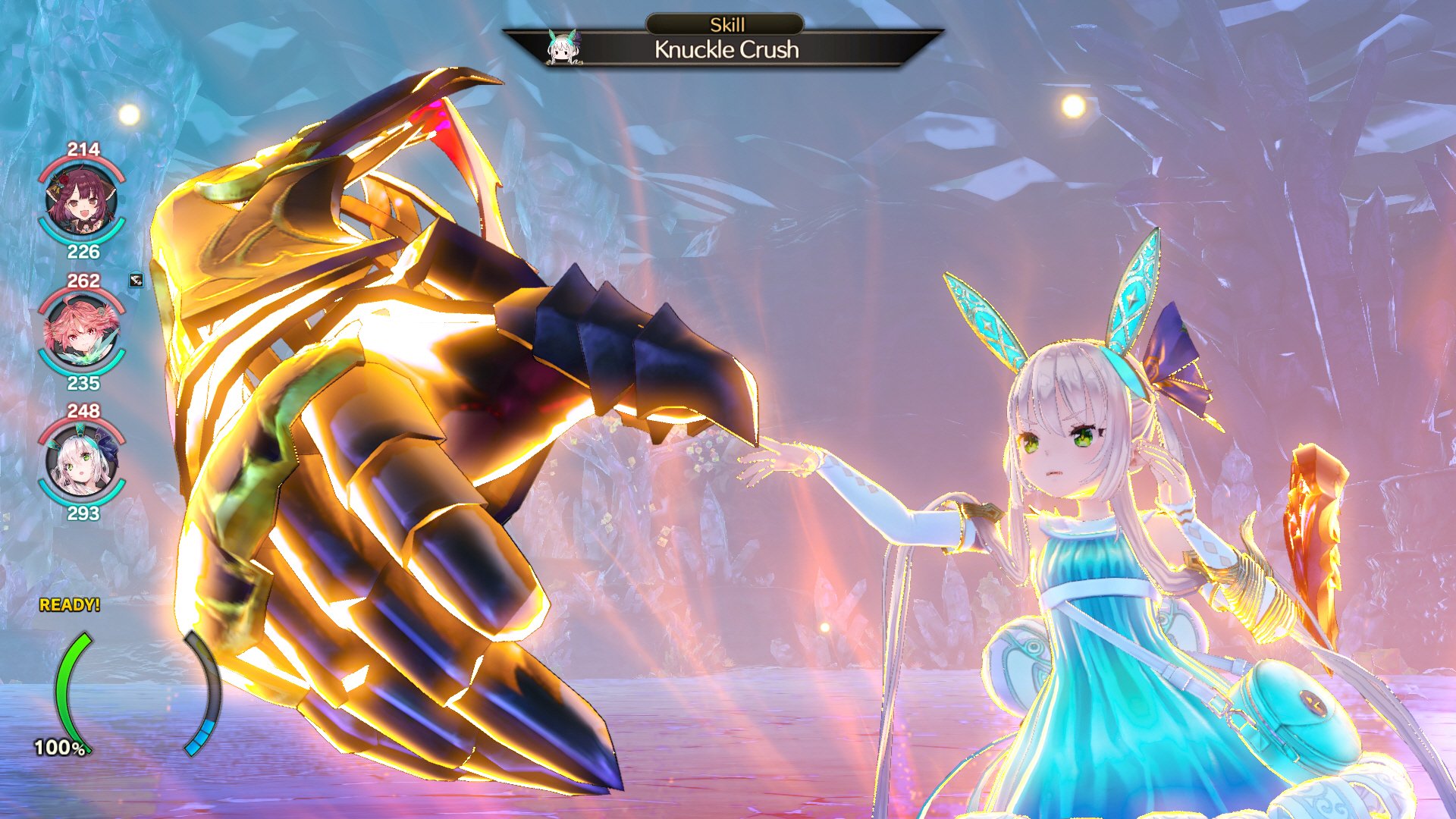
Task: Click the Knuckle Crush name text
Action: 726,51
